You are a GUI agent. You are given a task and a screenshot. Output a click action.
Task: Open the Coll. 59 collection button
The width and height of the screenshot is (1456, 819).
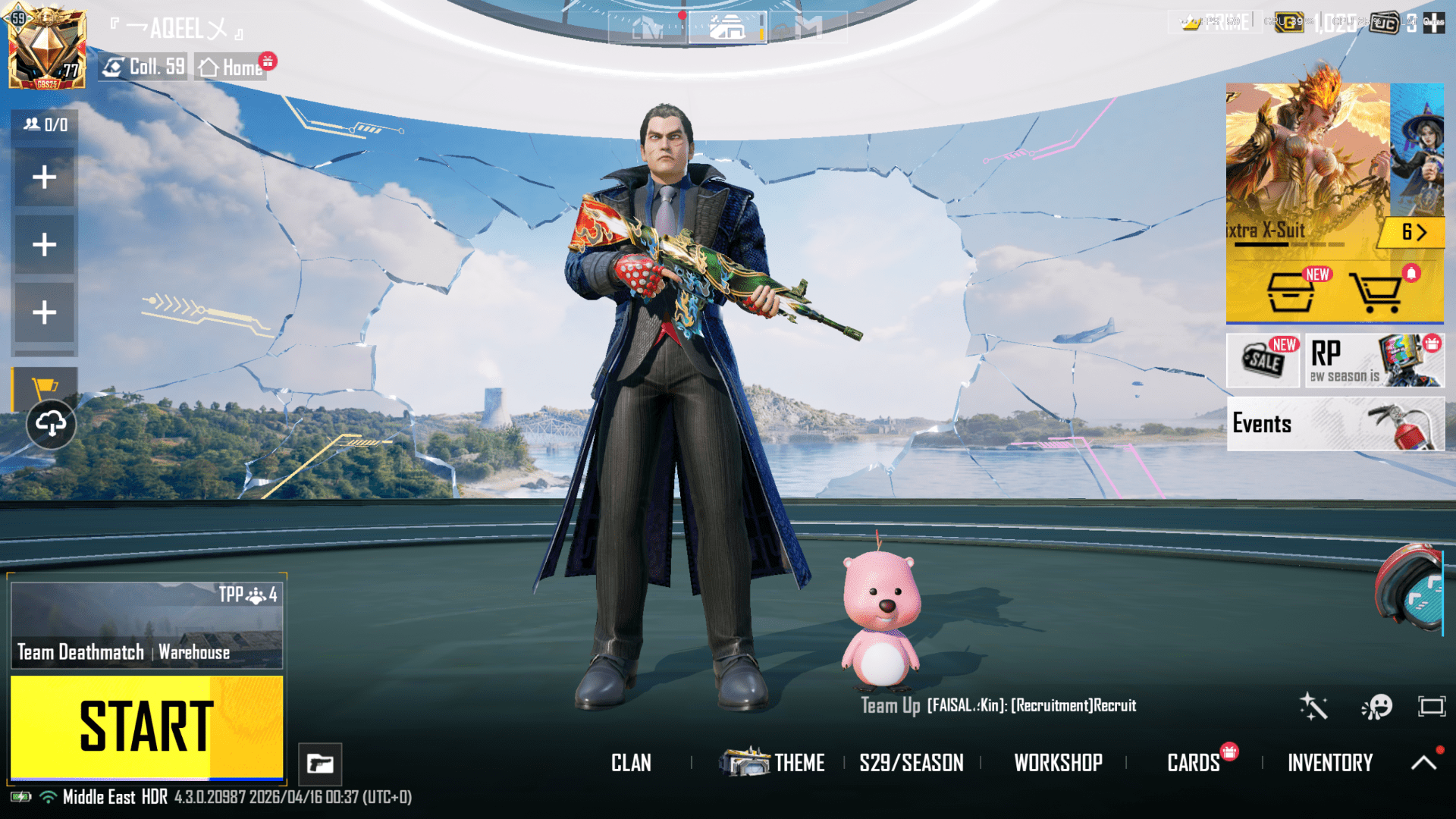pyautogui.click(x=144, y=67)
